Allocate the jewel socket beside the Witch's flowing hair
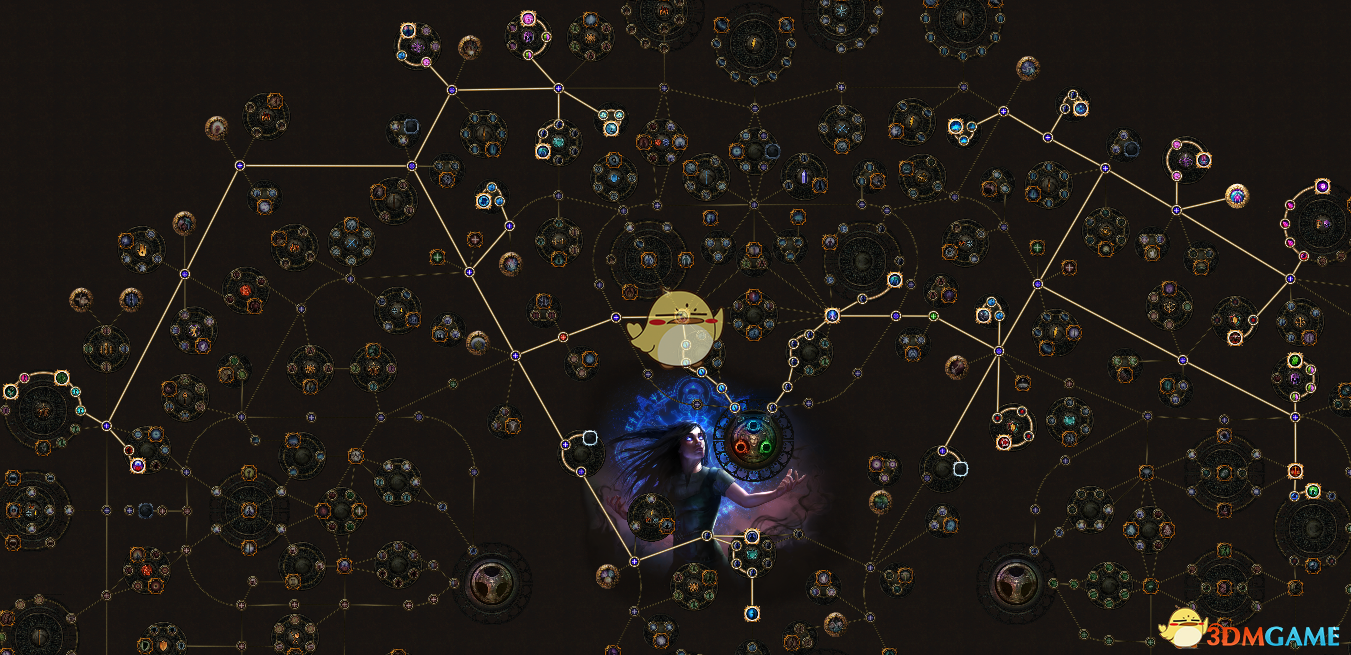The height and width of the screenshot is (655, 1351). [x=590, y=437]
